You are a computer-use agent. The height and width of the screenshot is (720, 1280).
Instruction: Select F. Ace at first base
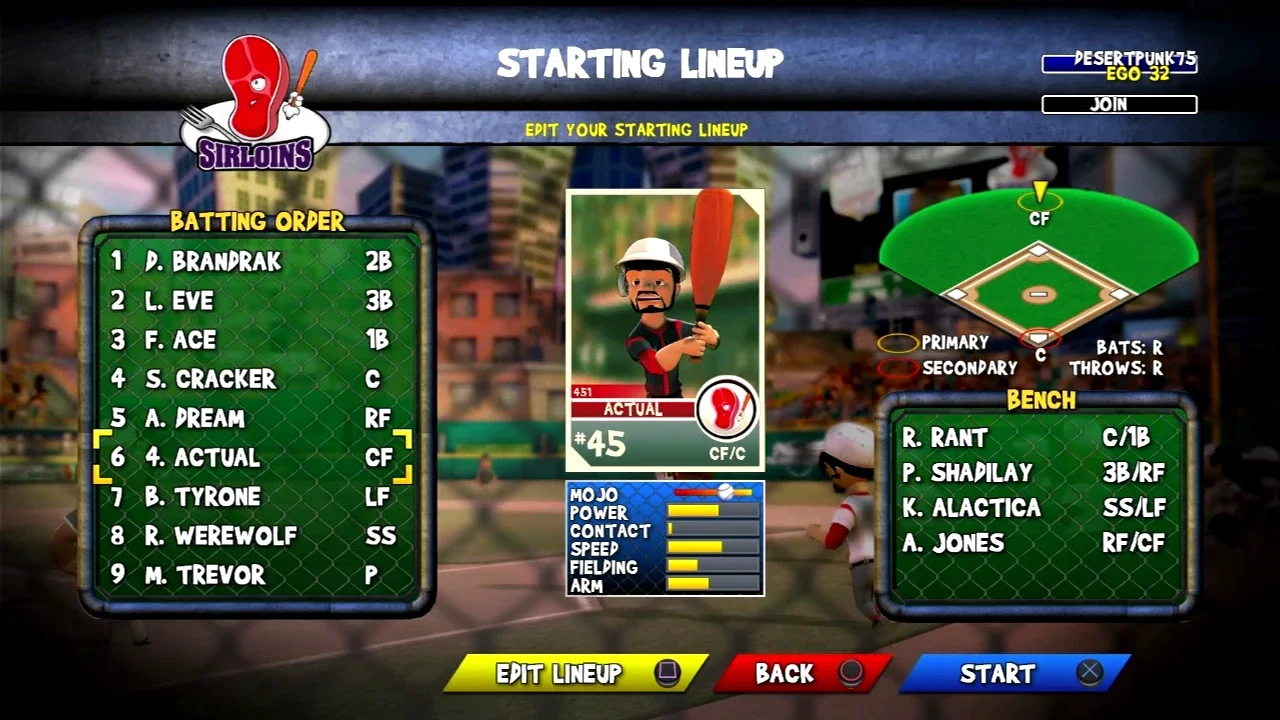tap(250, 340)
